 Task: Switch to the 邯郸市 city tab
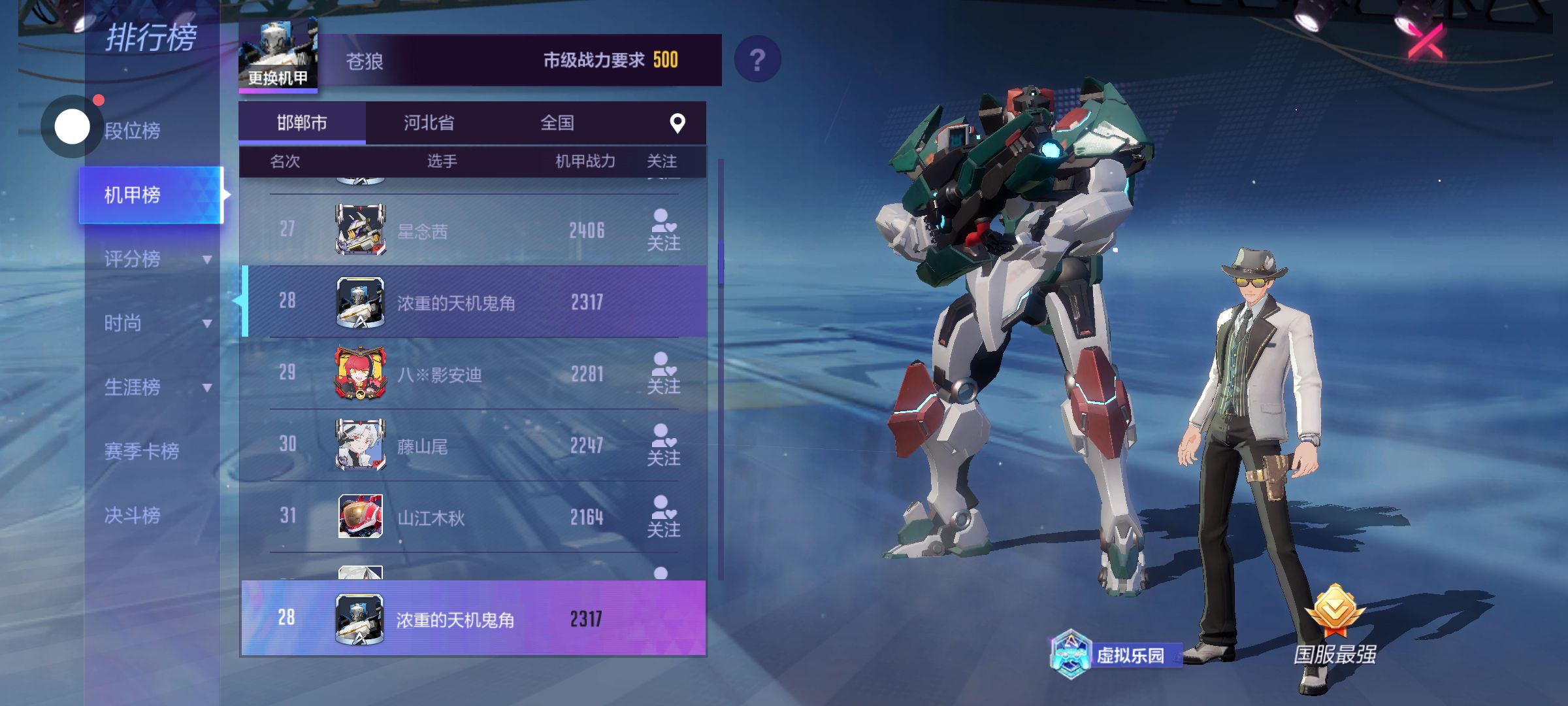pos(302,123)
